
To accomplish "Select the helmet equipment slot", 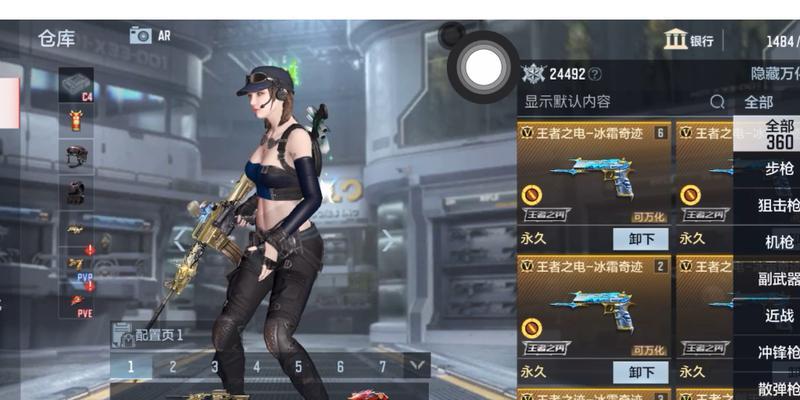I will click(x=76, y=155).
